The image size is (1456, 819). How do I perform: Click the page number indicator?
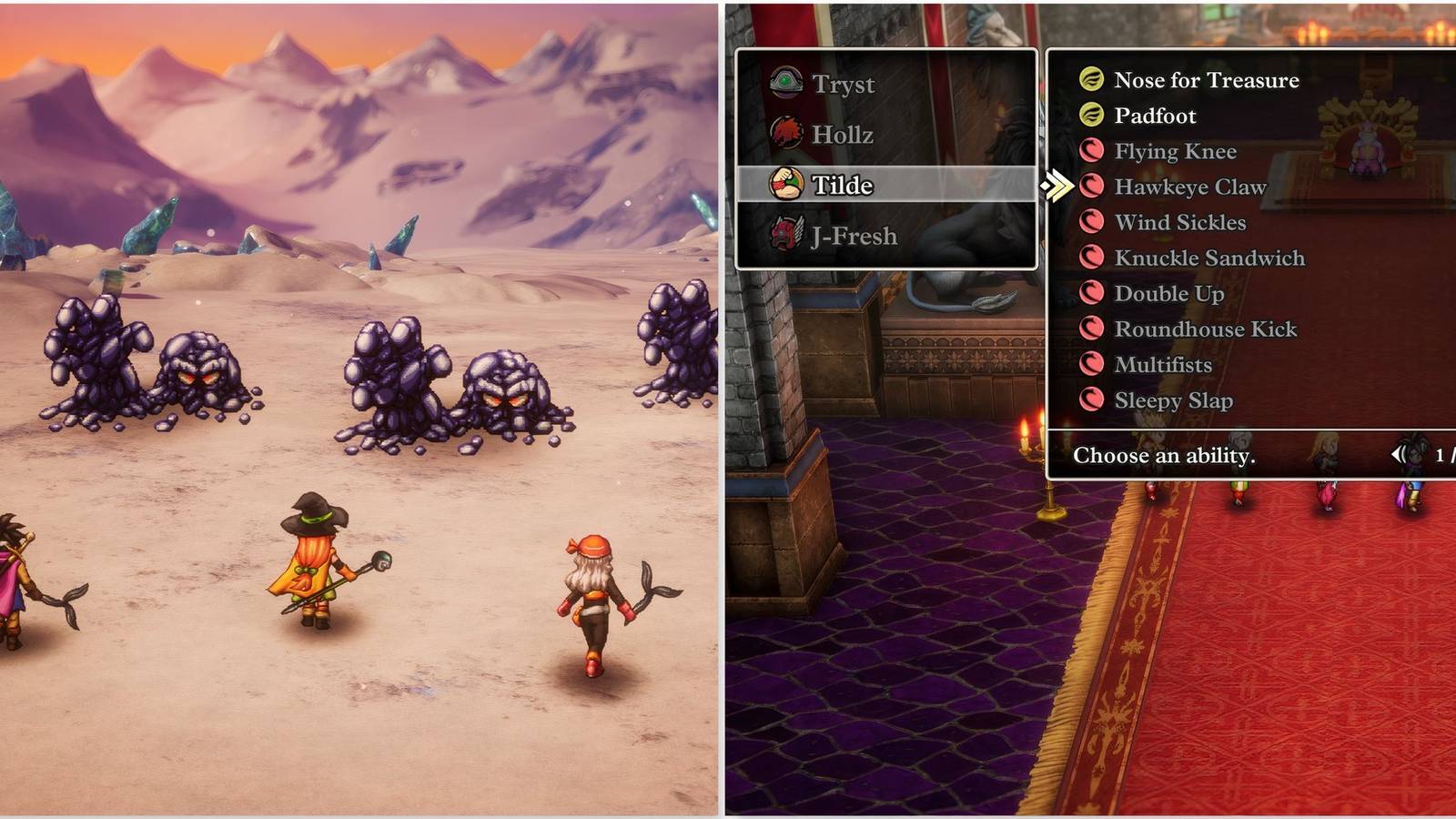coord(1441,456)
